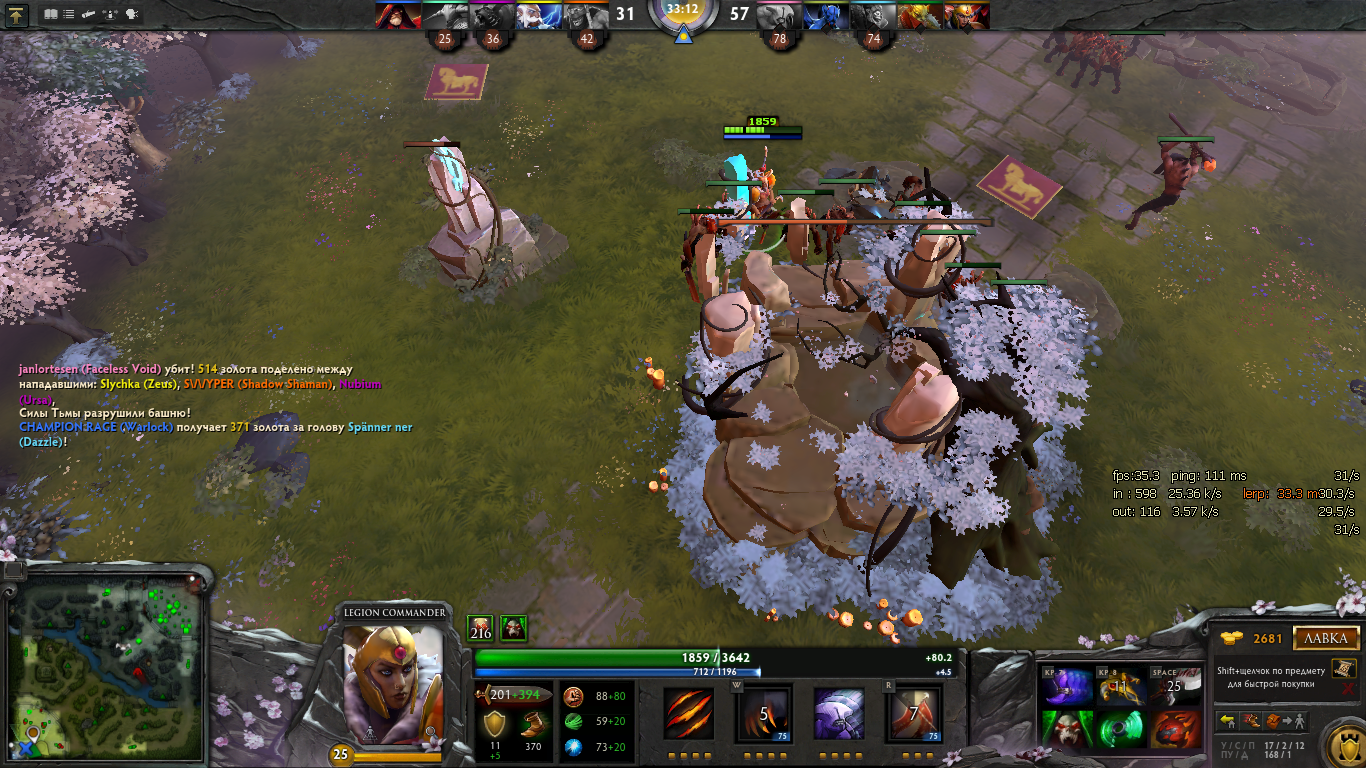
Task: Activate the Duel ultimate ability
Action: coord(912,713)
